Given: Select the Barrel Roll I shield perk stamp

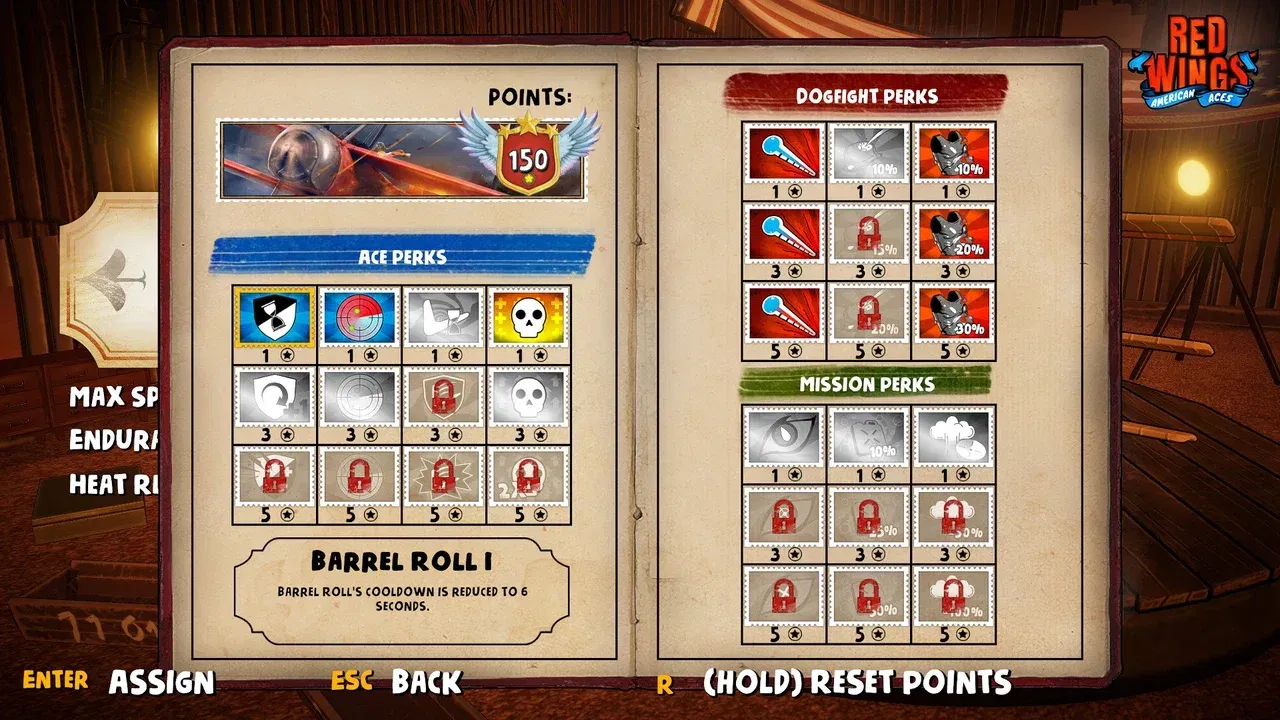Looking at the screenshot, I should click(273, 318).
